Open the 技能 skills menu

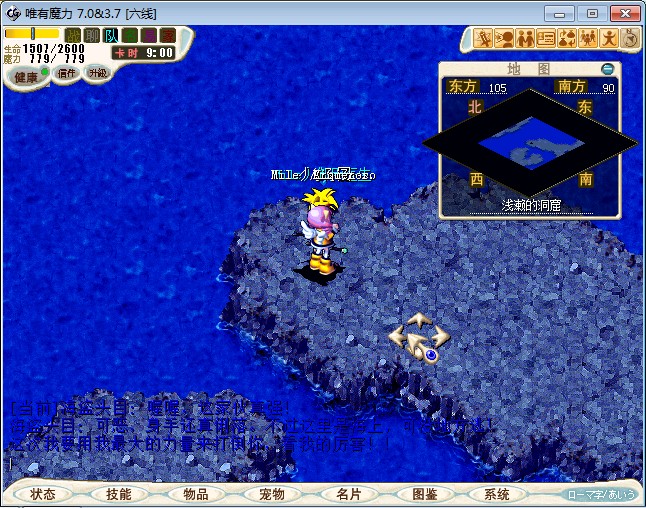(x=119, y=494)
